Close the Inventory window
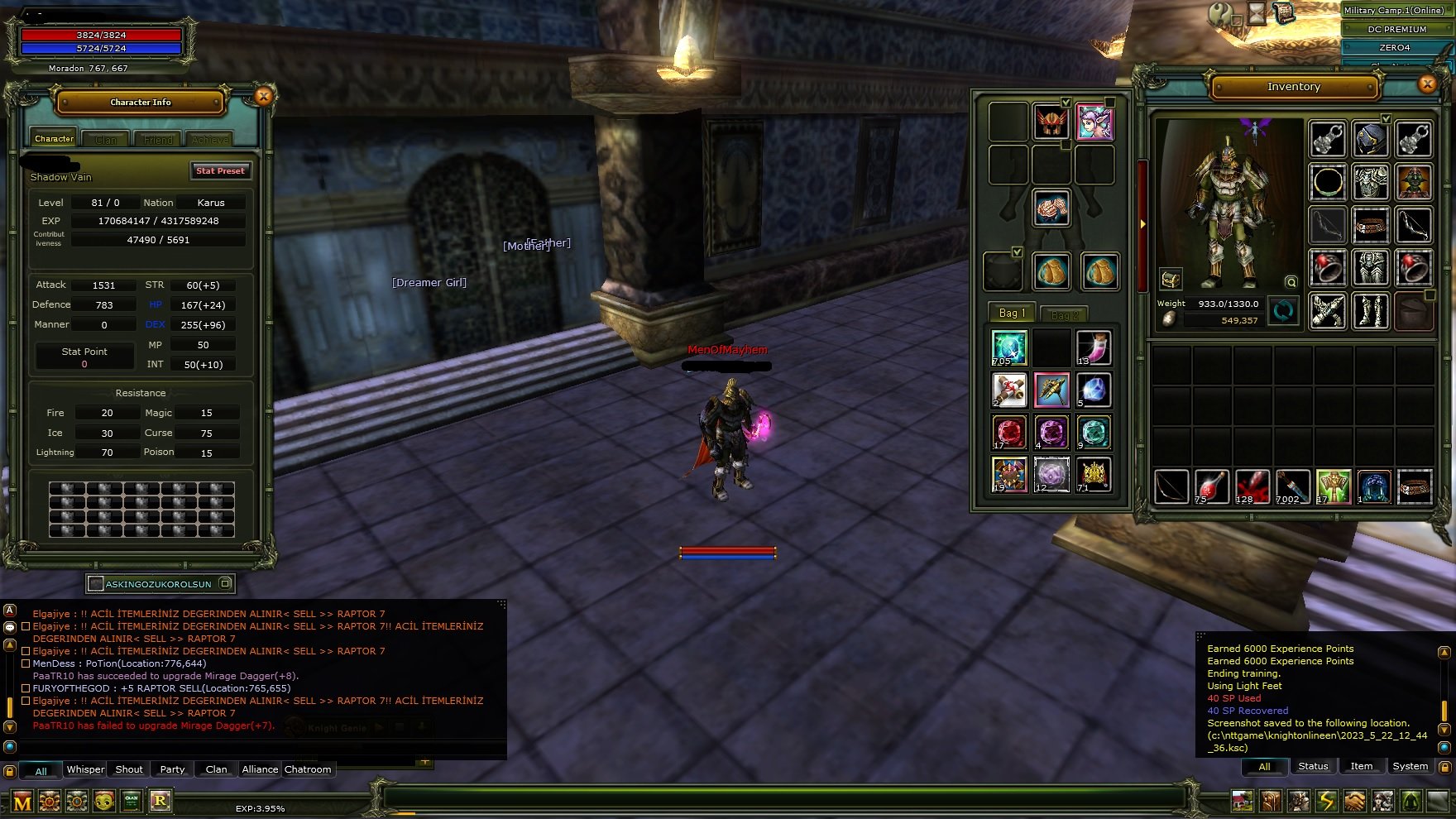Viewport: 1456px width, 819px height. 1427,84
